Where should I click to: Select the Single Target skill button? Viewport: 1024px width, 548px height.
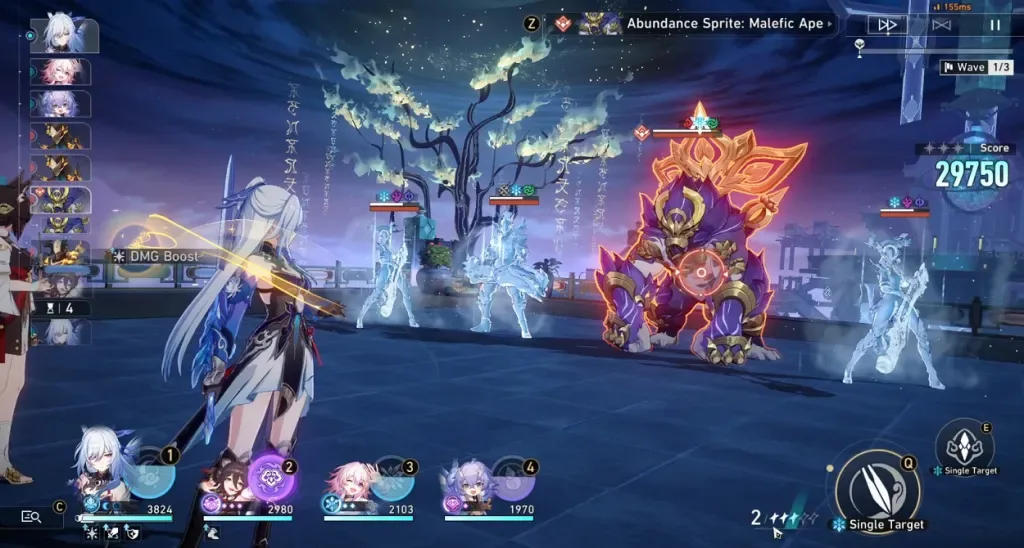click(x=963, y=444)
